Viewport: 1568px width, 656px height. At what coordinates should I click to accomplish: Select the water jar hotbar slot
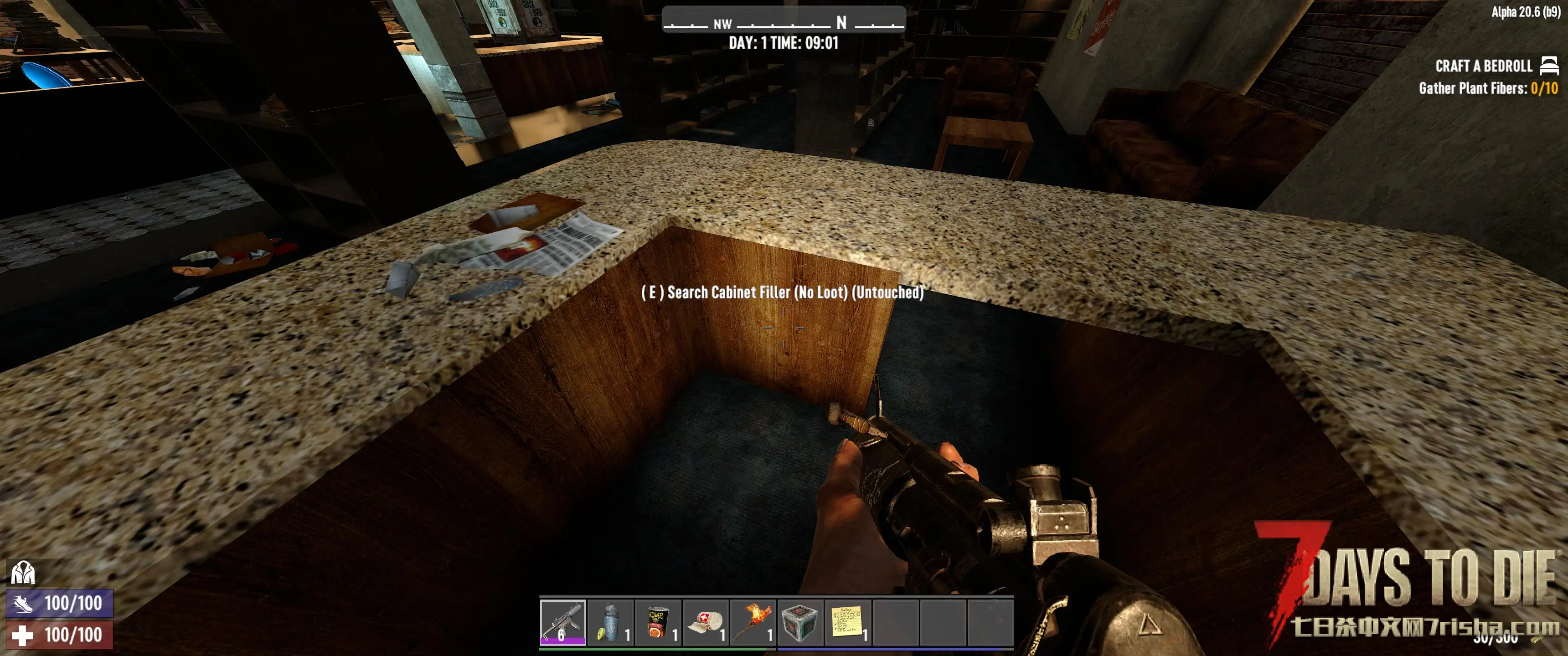pos(610,622)
